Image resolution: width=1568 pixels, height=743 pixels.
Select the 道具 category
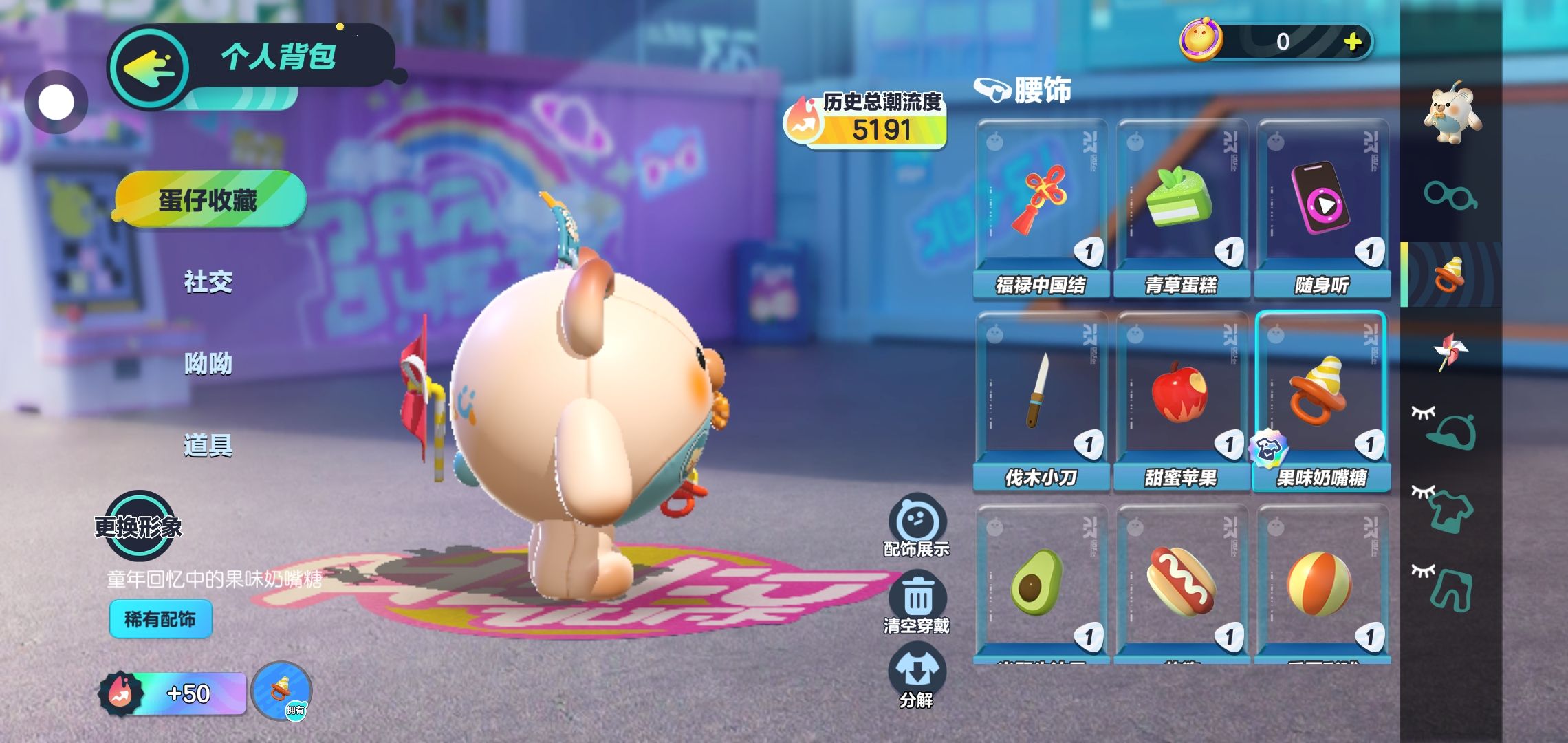point(208,445)
